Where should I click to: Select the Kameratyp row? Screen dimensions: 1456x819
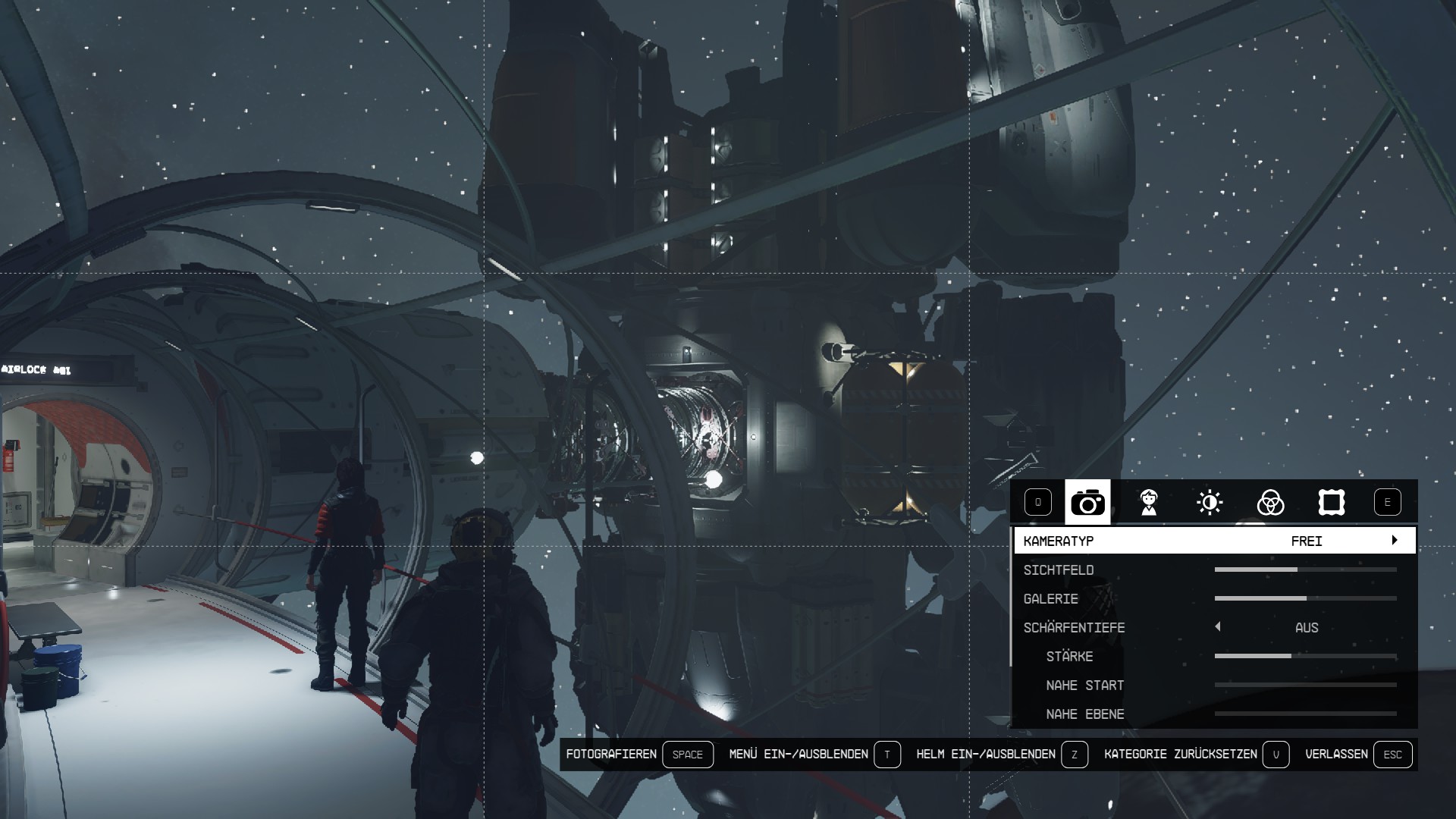tap(1213, 541)
